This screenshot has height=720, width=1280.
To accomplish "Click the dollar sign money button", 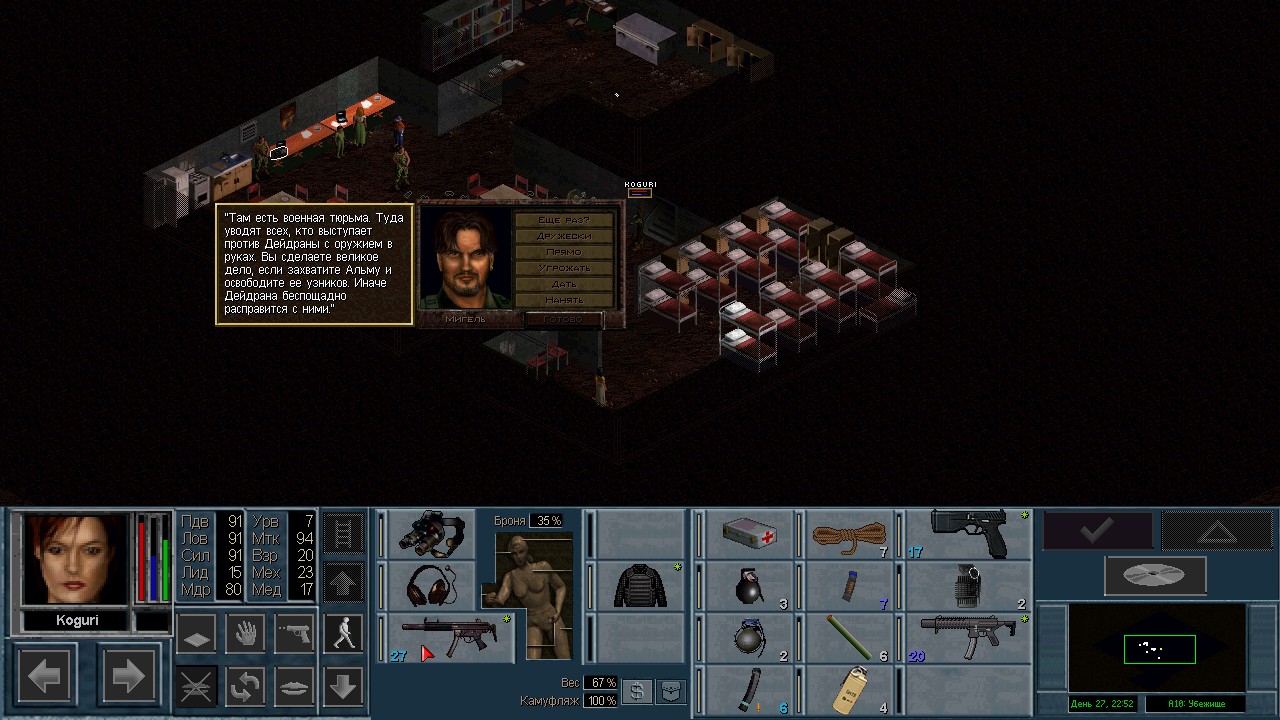I will [635, 692].
